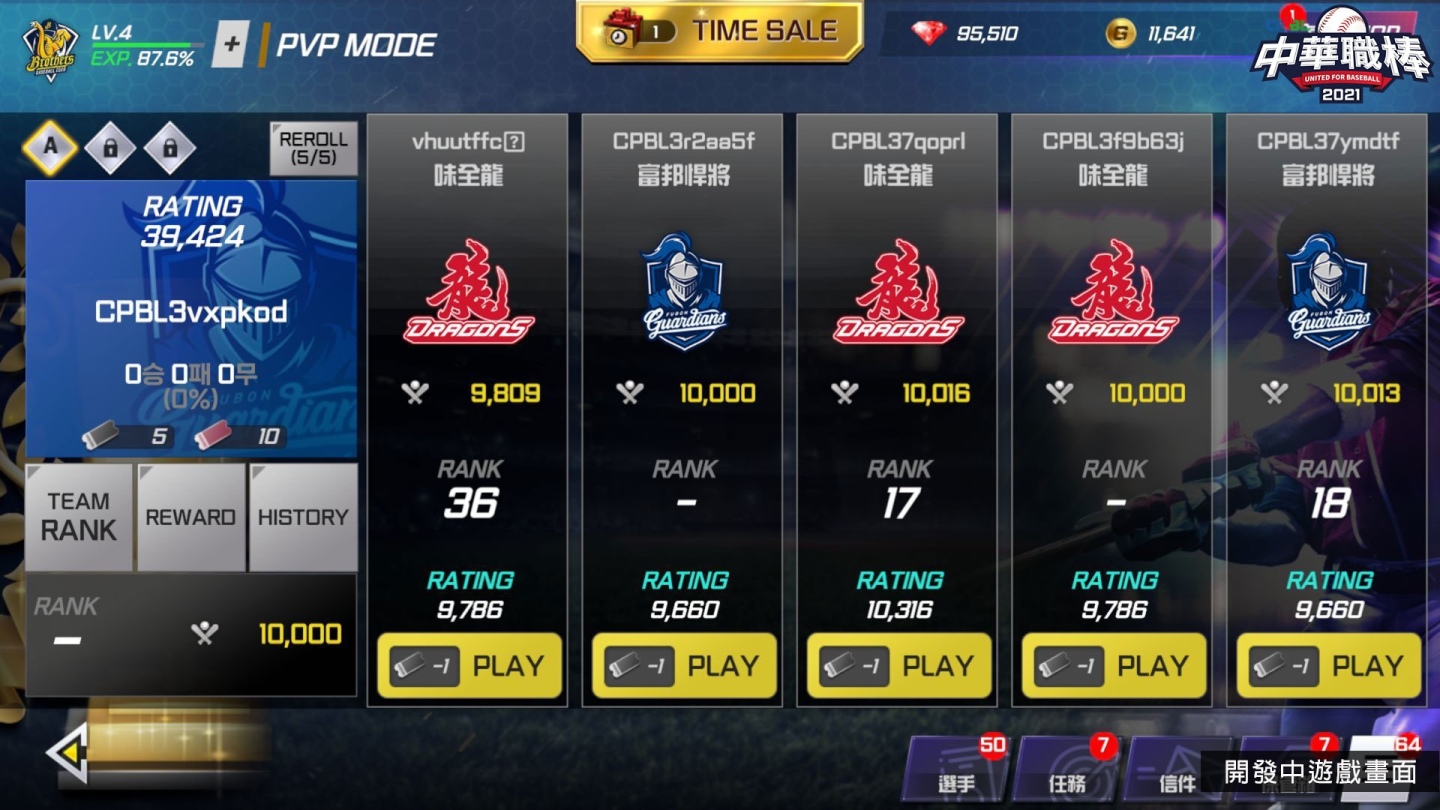Screen dimensions: 1440x810
Task: View the REWARD list
Action: pyautogui.click(x=191, y=516)
